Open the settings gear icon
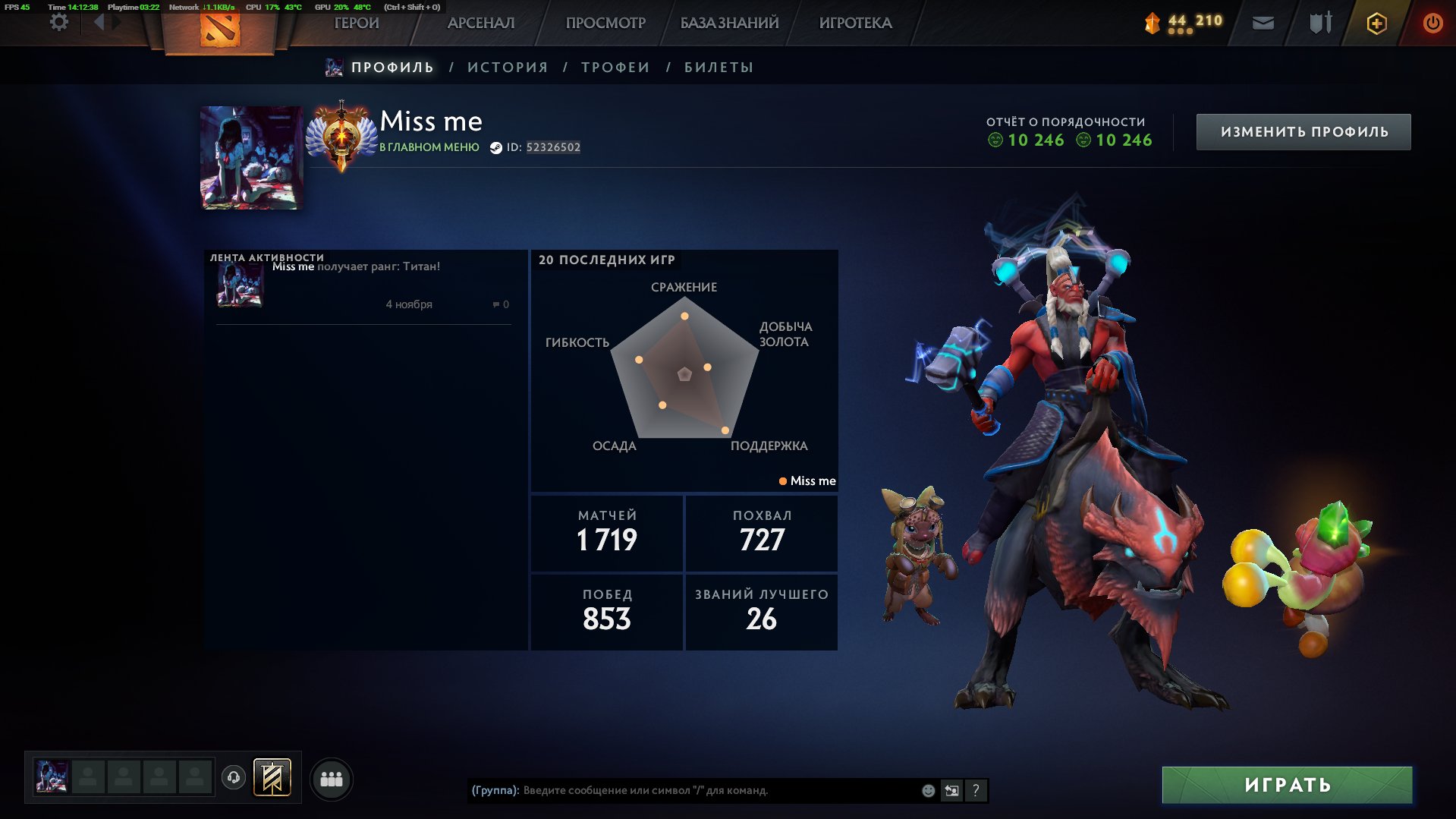 (x=58, y=23)
